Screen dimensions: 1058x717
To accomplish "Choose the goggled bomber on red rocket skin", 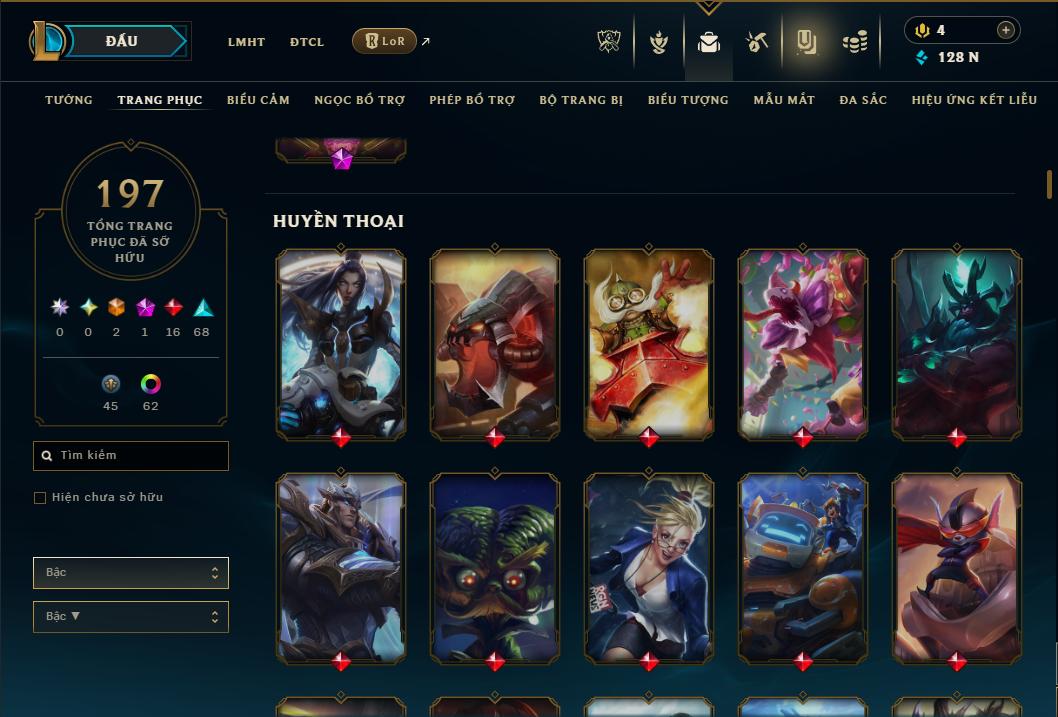I will coord(649,343).
